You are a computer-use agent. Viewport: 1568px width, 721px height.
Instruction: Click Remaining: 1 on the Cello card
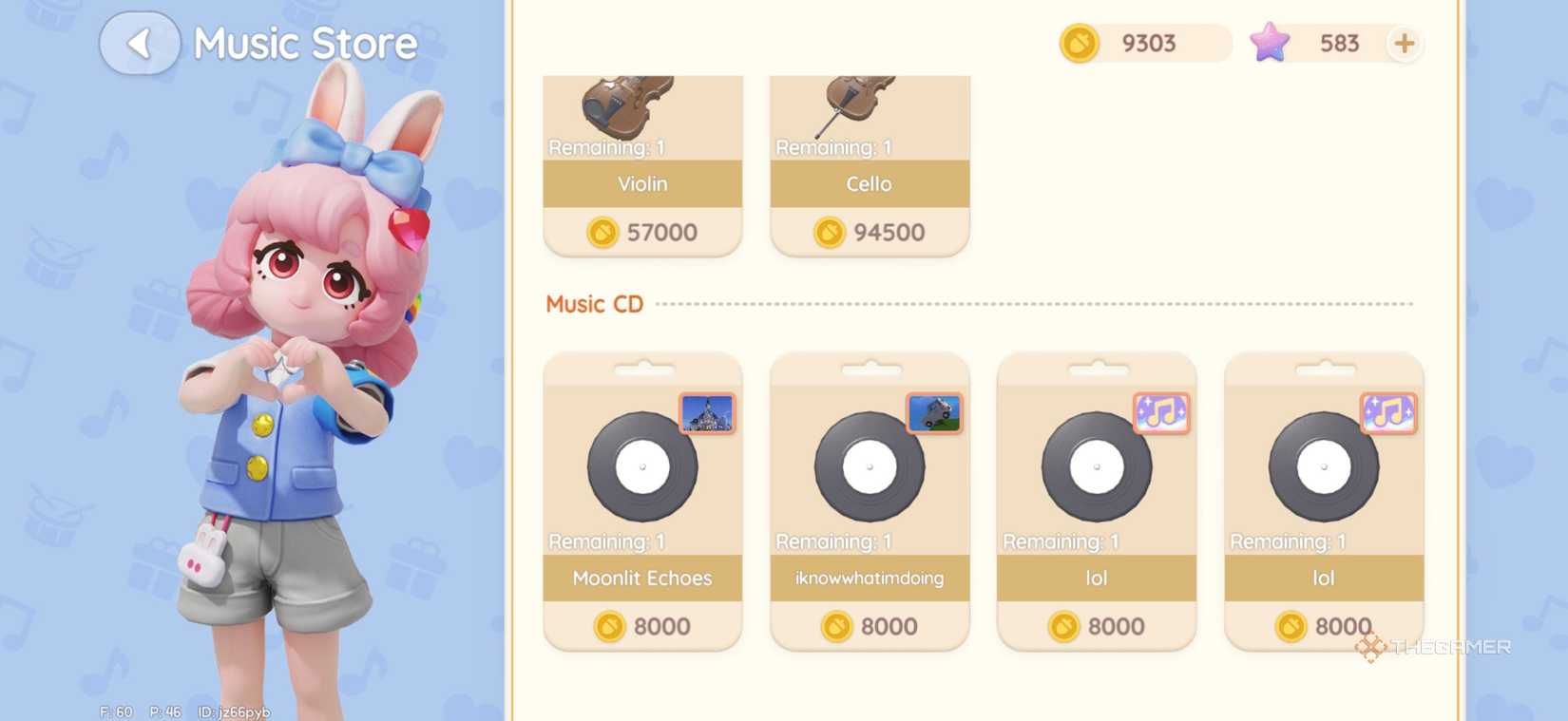[832, 147]
